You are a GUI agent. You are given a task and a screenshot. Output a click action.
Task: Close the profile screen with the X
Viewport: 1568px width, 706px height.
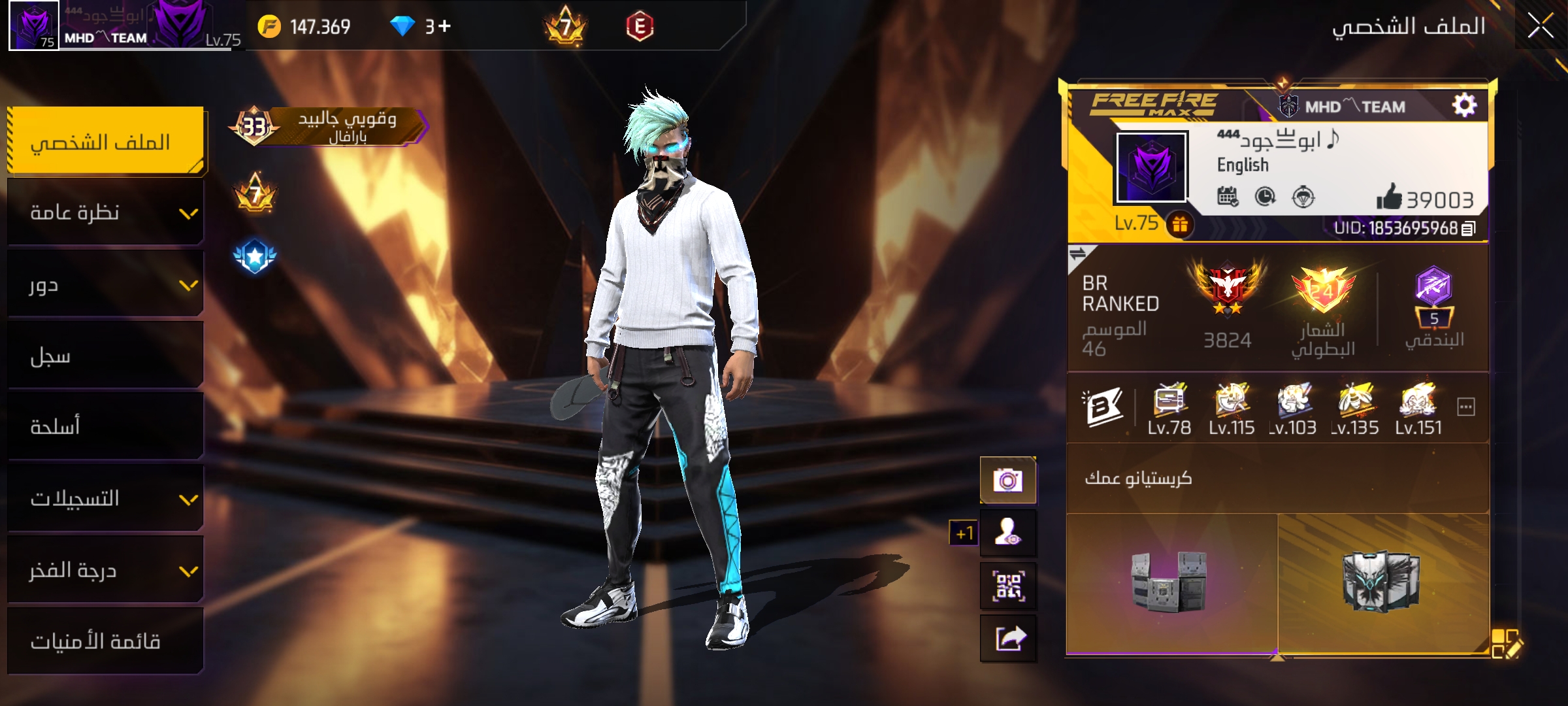pyautogui.click(x=1540, y=27)
